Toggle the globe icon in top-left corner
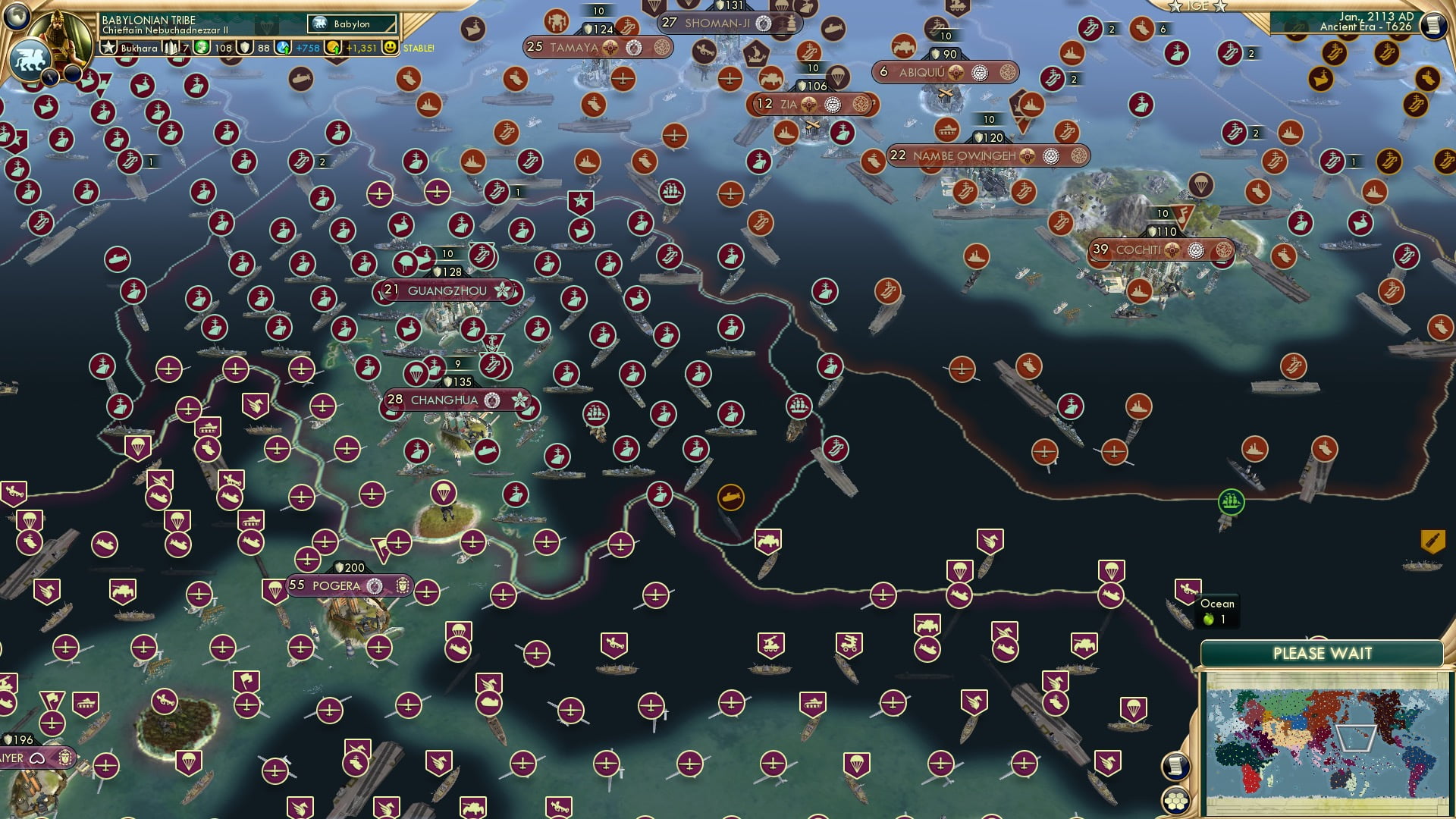 17,17
